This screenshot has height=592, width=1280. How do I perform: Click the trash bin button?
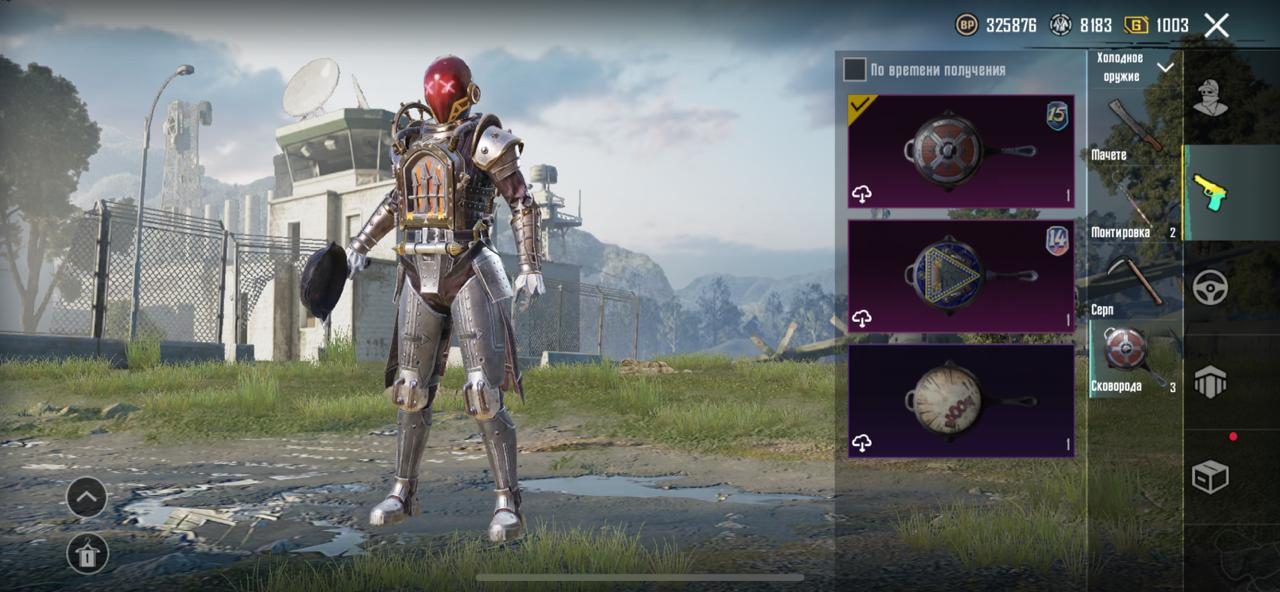[x=87, y=553]
